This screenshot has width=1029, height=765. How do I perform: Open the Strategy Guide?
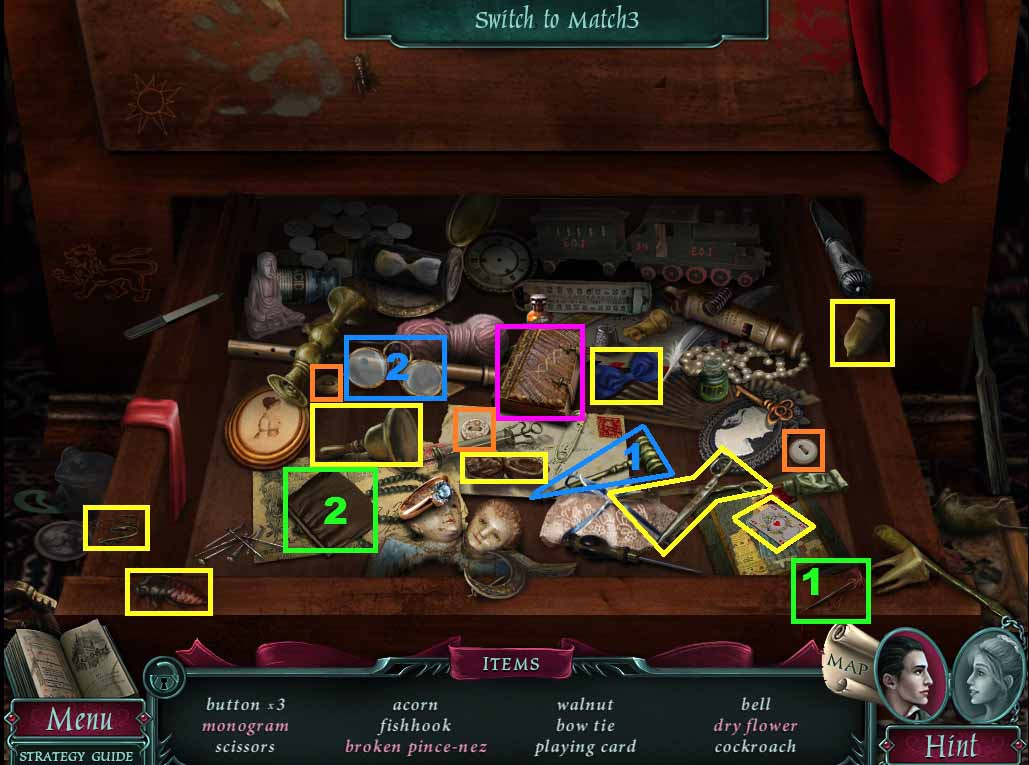click(x=76, y=755)
